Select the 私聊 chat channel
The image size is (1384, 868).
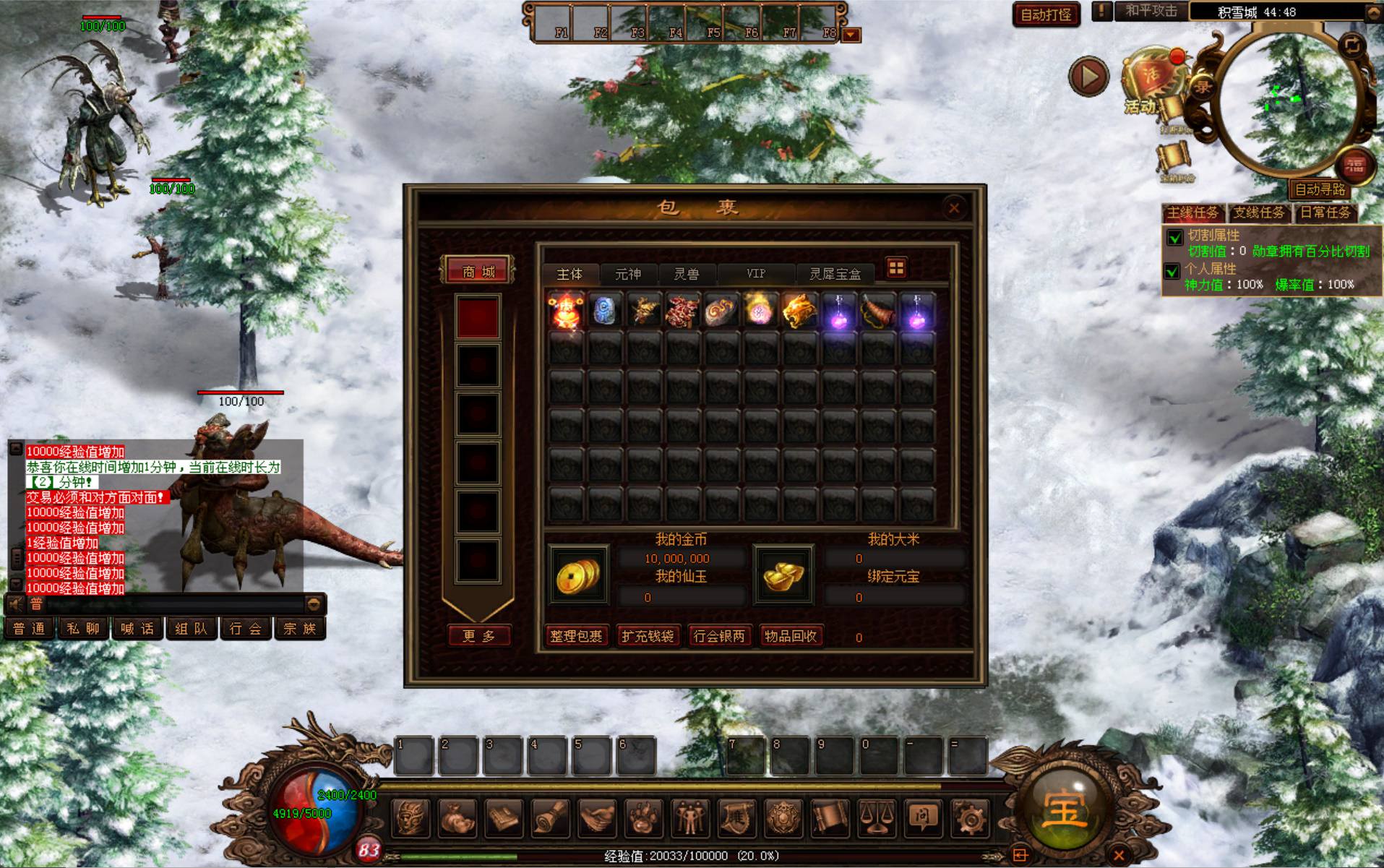click(83, 629)
